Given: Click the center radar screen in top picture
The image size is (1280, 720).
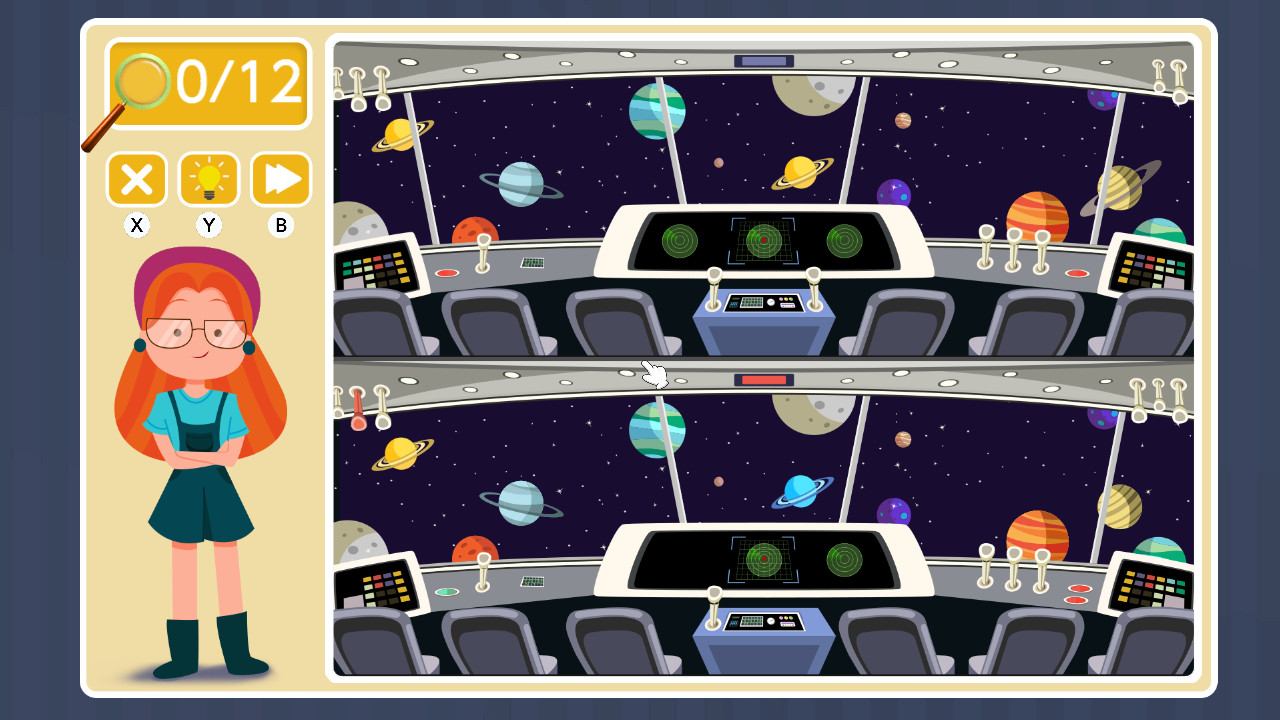Looking at the screenshot, I should pyautogui.click(x=763, y=240).
